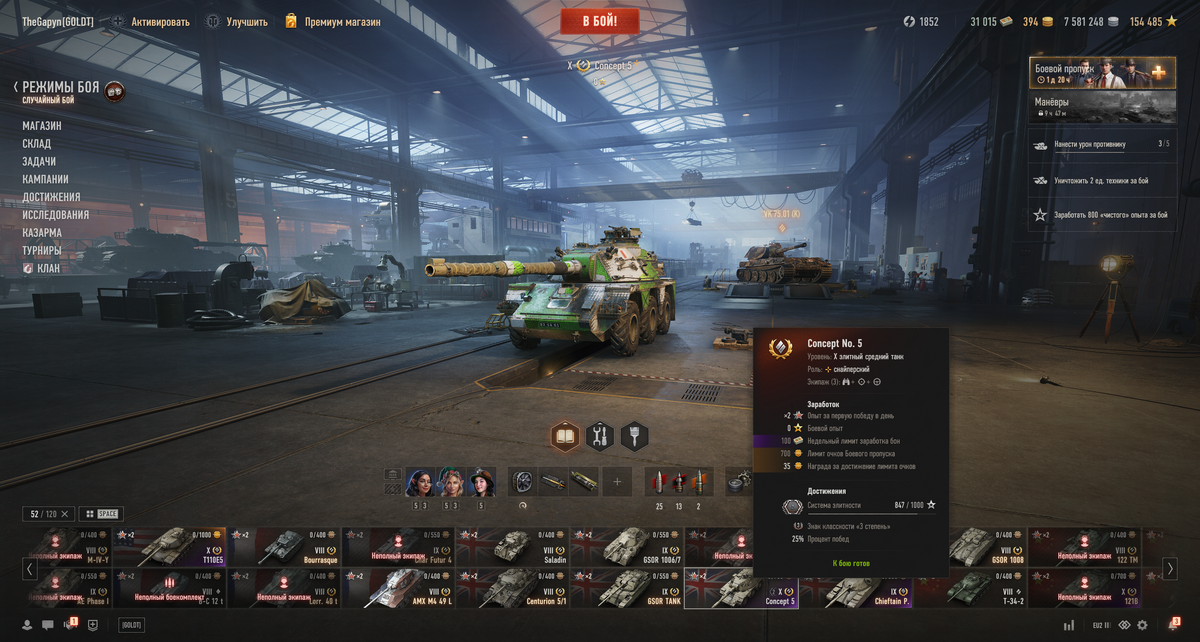Go to the Задачи section
Screen dimensions: 1200x642
(39, 162)
